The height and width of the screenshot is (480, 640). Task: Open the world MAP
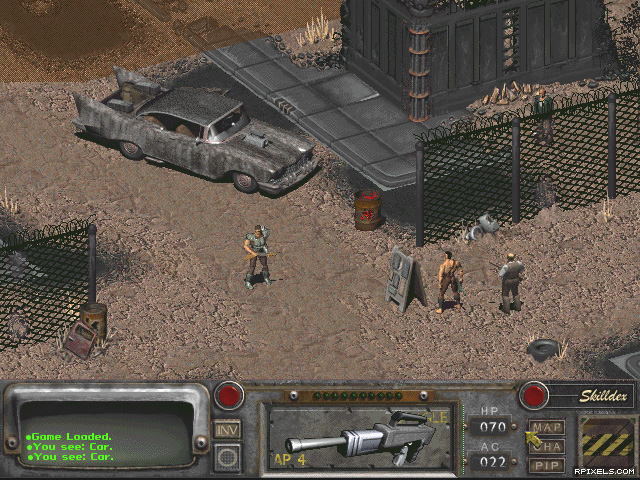[547, 428]
